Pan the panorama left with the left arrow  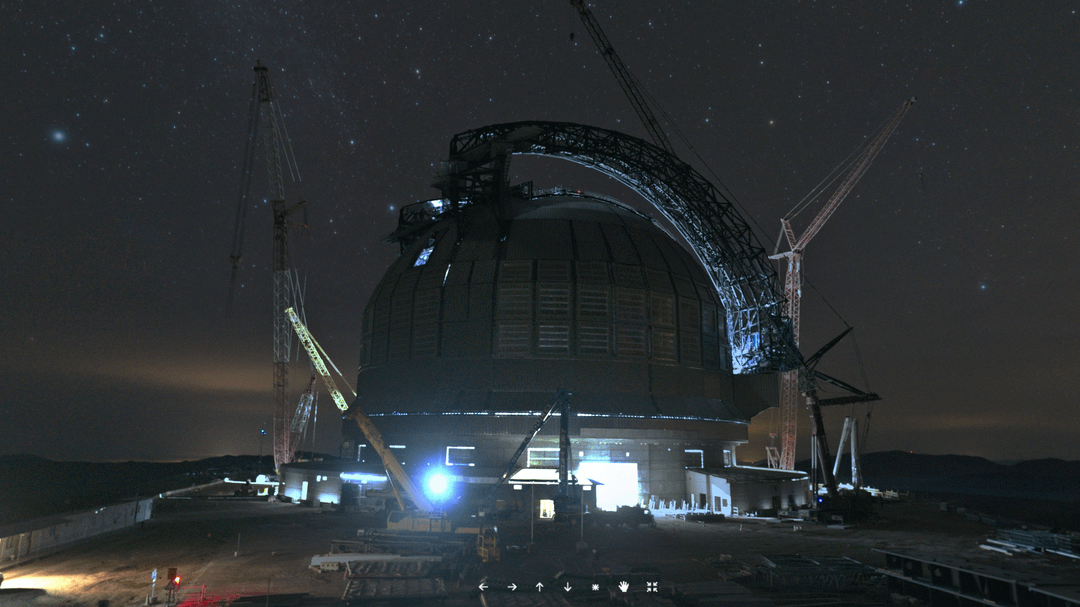click(x=483, y=587)
